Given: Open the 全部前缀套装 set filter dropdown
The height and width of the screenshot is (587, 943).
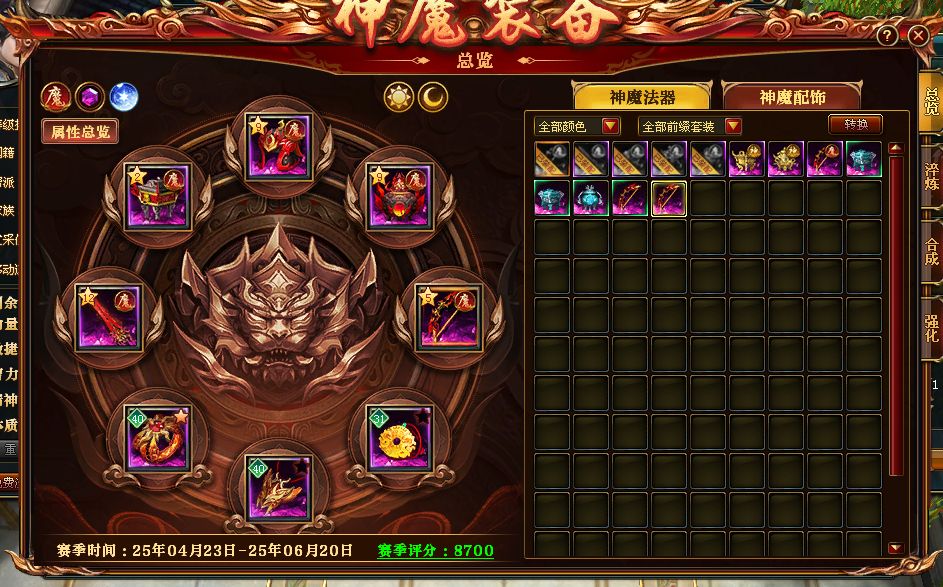Looking at the screenshot, I should (x=690, y=126).
